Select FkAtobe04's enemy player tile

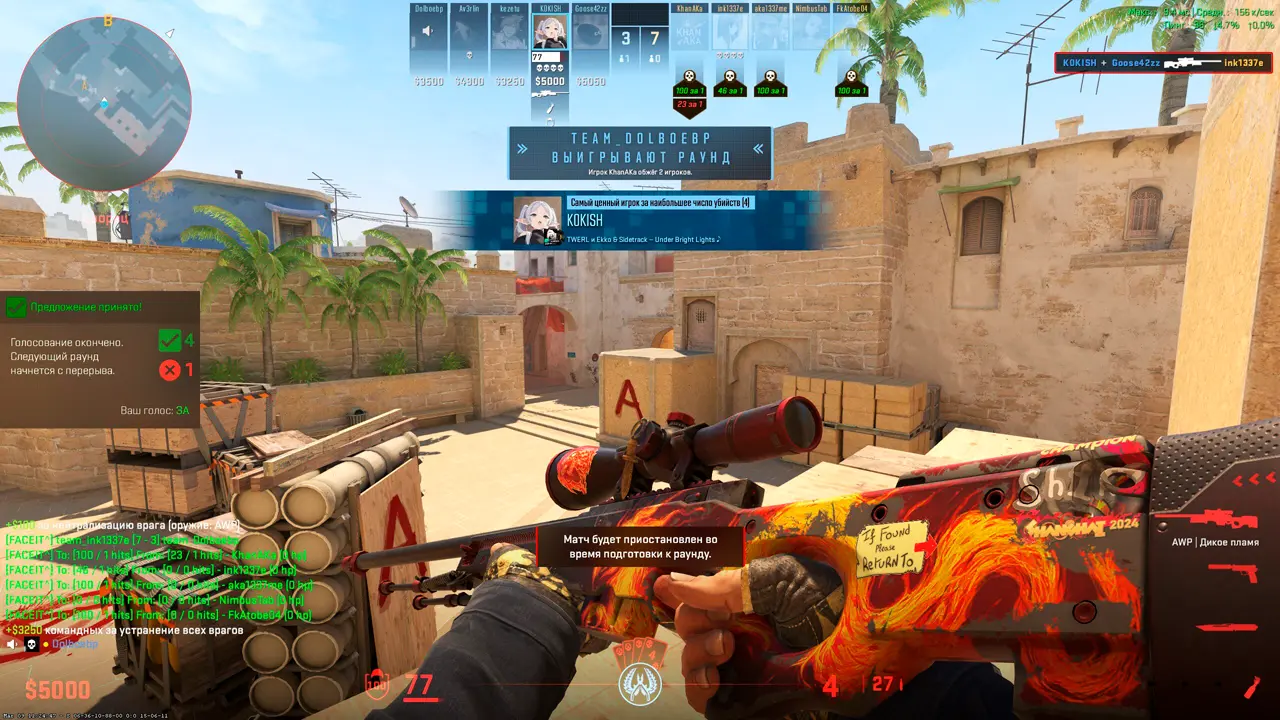[851, 33]
